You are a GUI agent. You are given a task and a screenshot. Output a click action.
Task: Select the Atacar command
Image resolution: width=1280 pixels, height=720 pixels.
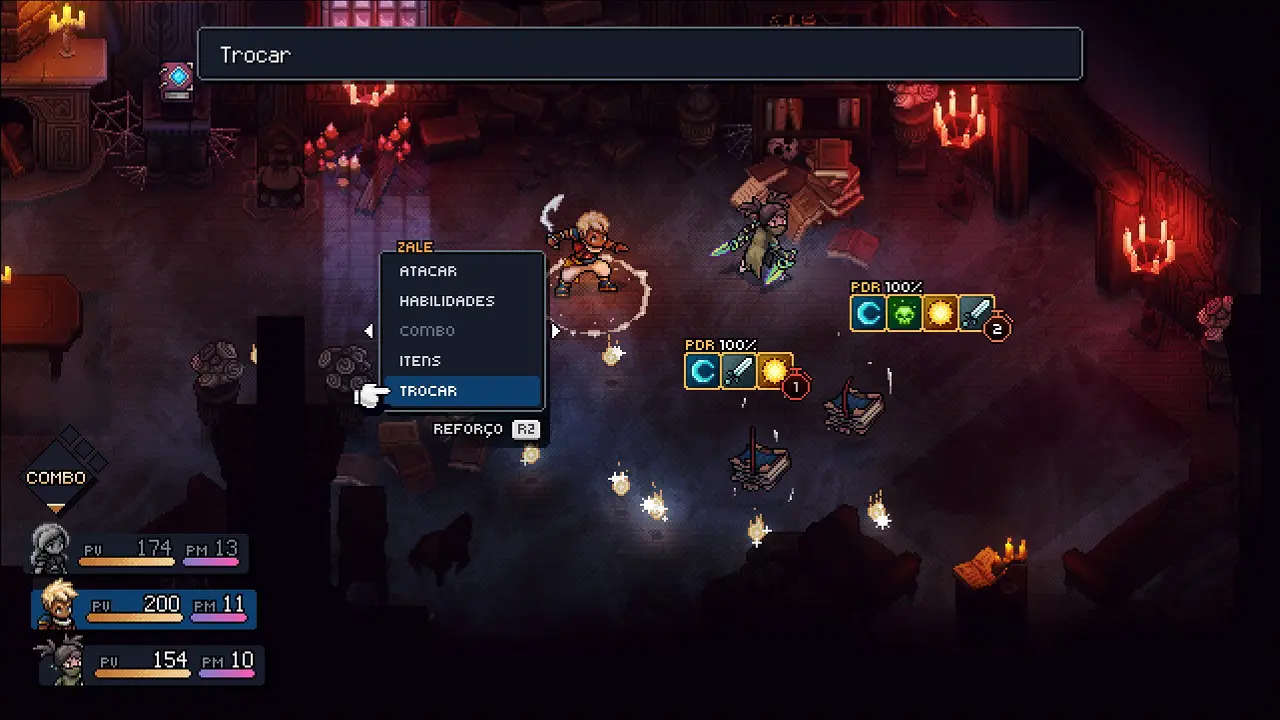428,271
